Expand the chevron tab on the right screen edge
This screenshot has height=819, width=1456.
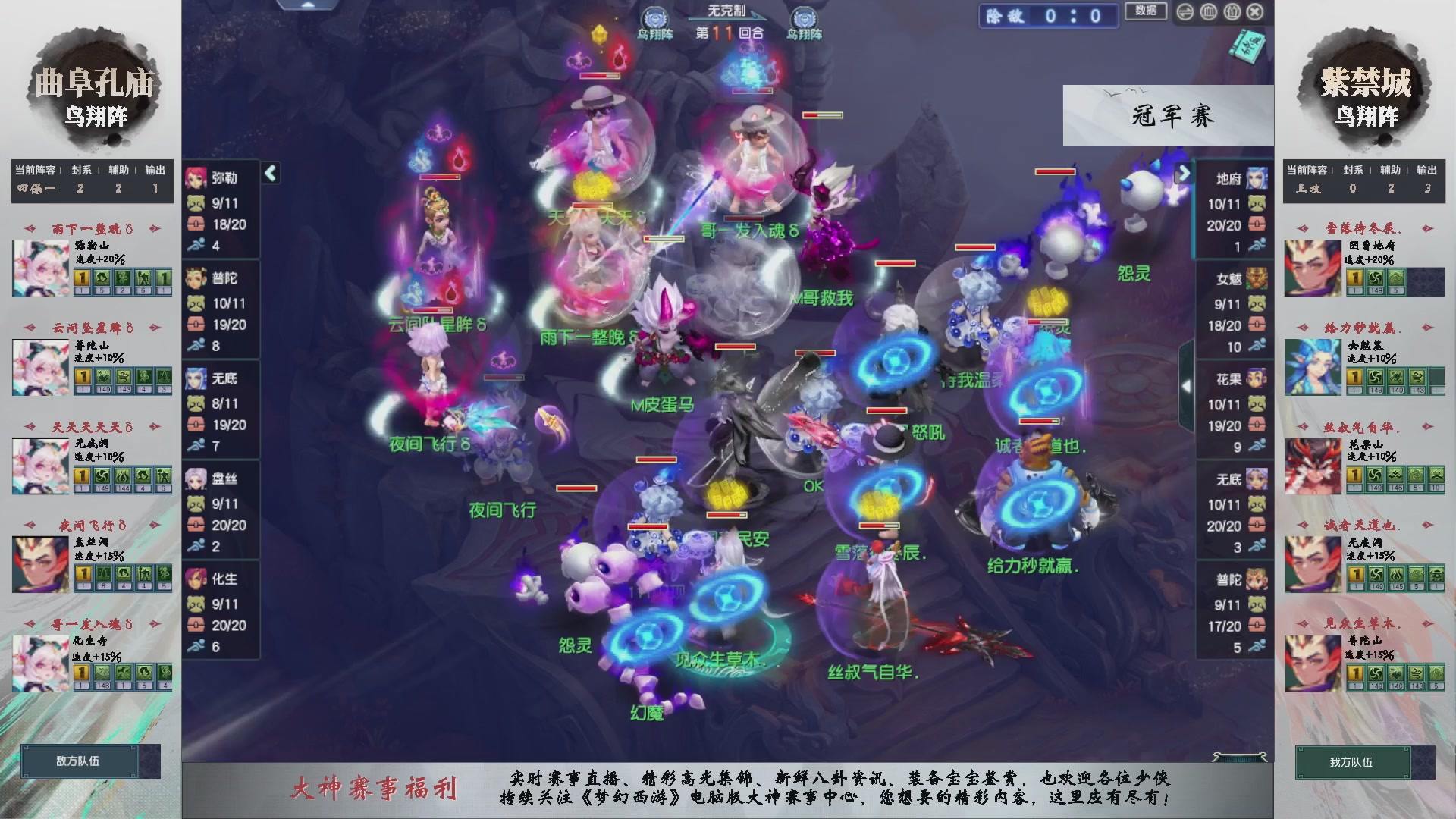click(x=1188, y=385)
